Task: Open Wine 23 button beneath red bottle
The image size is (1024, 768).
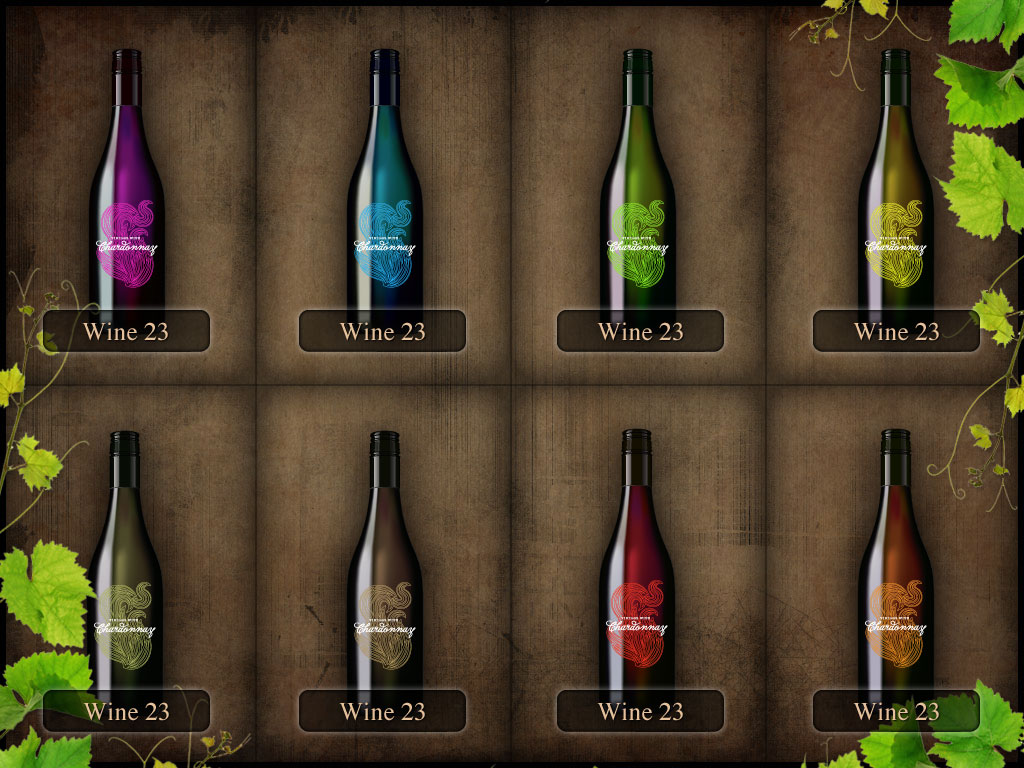Action: pos(640,711)
